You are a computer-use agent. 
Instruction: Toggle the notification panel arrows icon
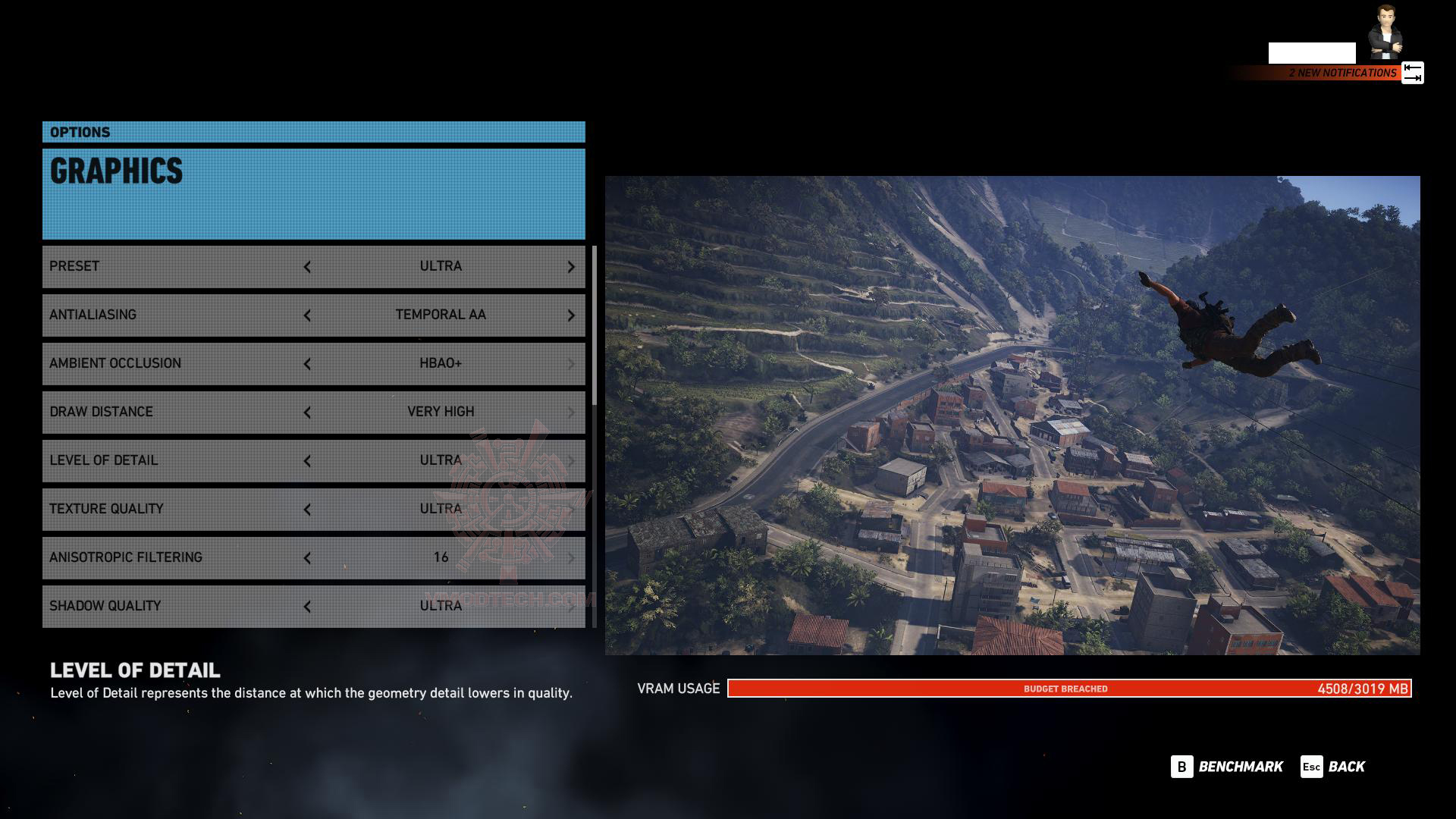click(x=1412, y=73)
